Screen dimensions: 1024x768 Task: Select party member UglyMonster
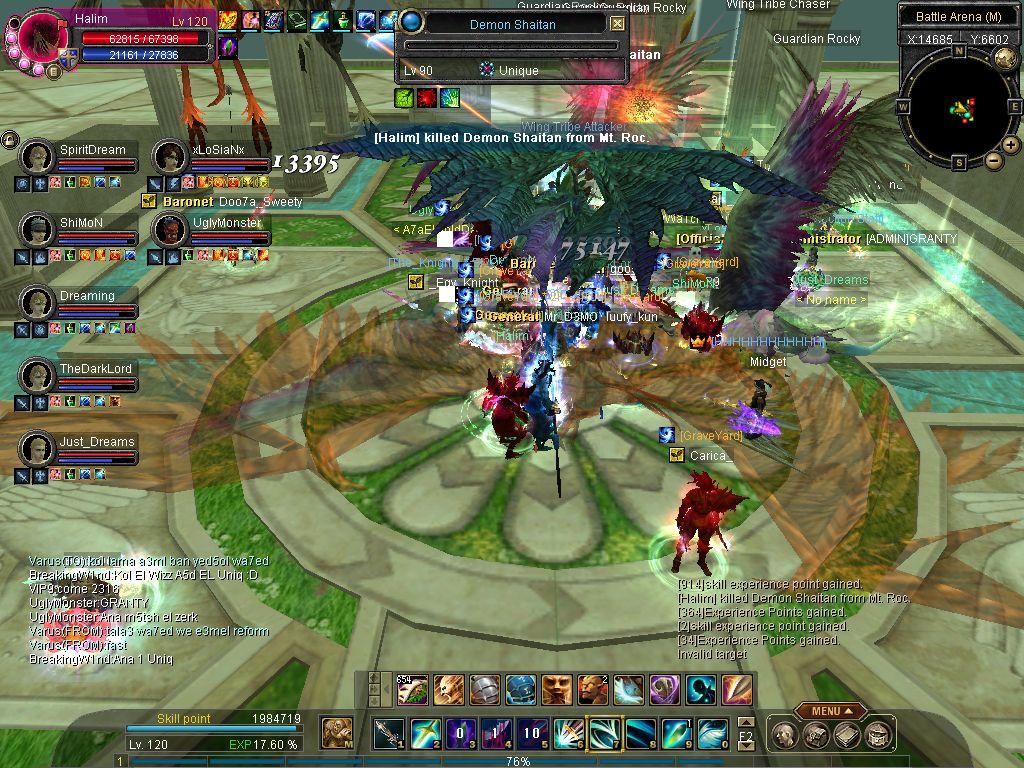[169, 230]
